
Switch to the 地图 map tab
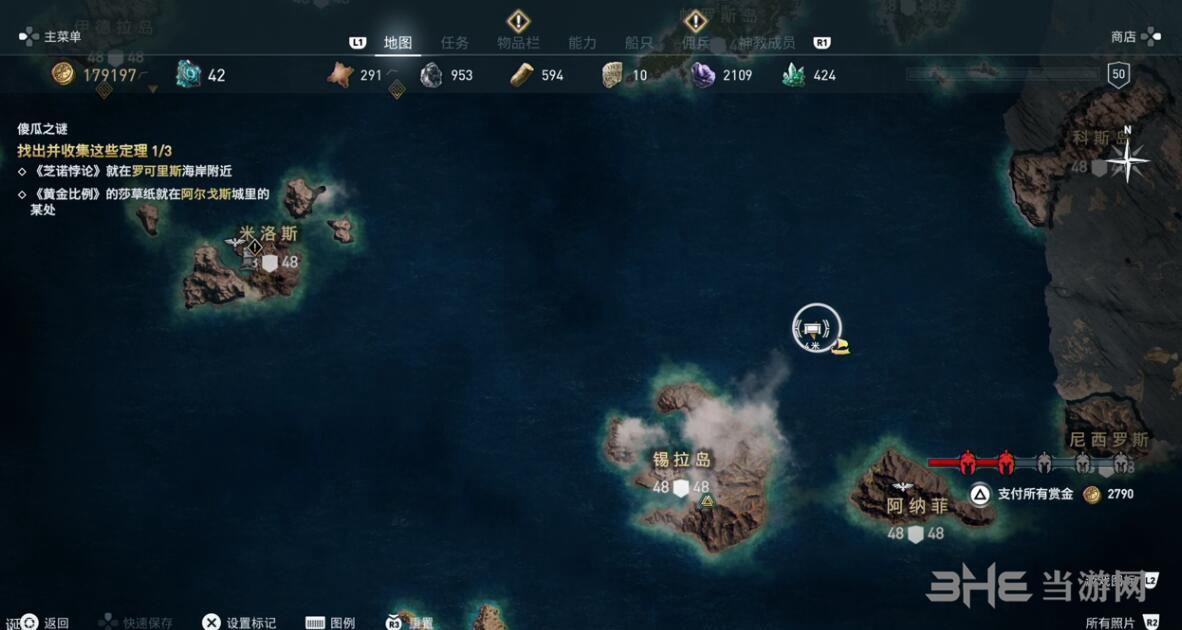click(398, 43)
